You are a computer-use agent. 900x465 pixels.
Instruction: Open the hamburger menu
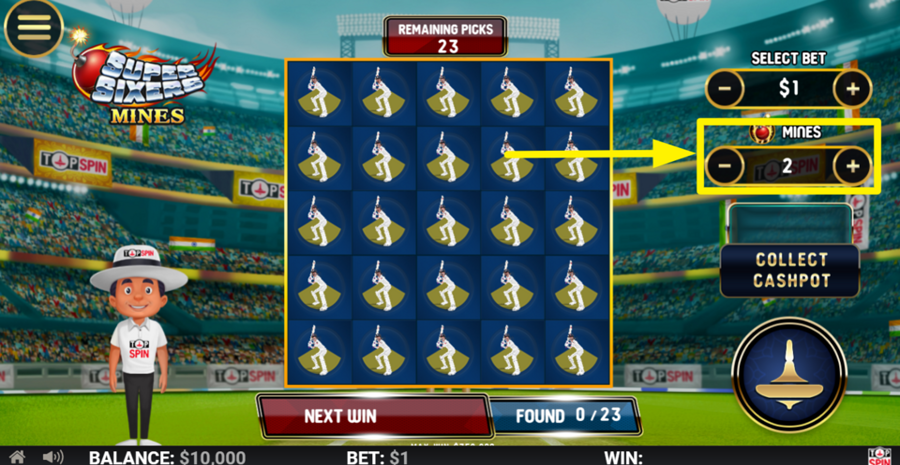(33, 27)
